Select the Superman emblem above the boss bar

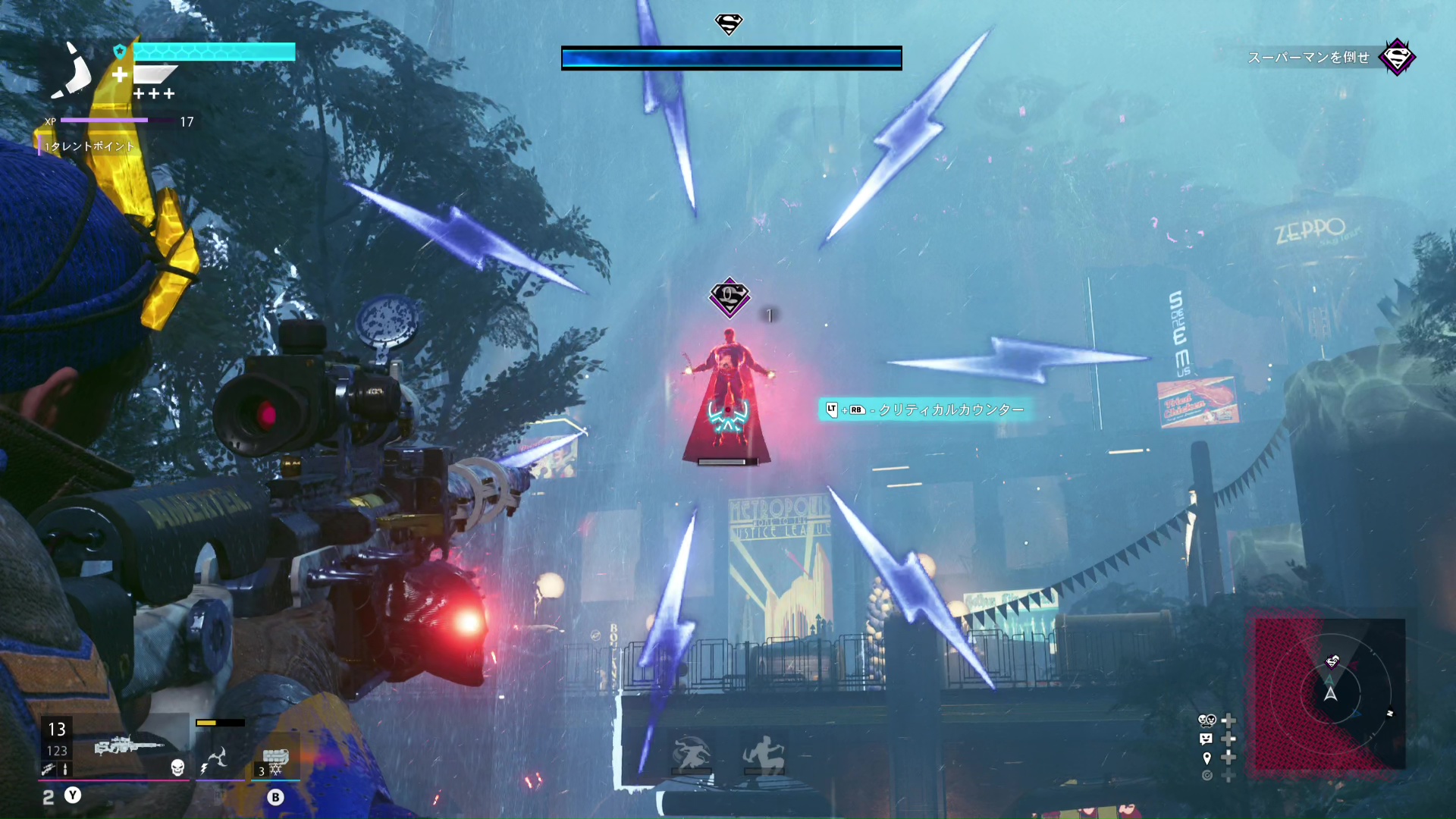point(729,24)
